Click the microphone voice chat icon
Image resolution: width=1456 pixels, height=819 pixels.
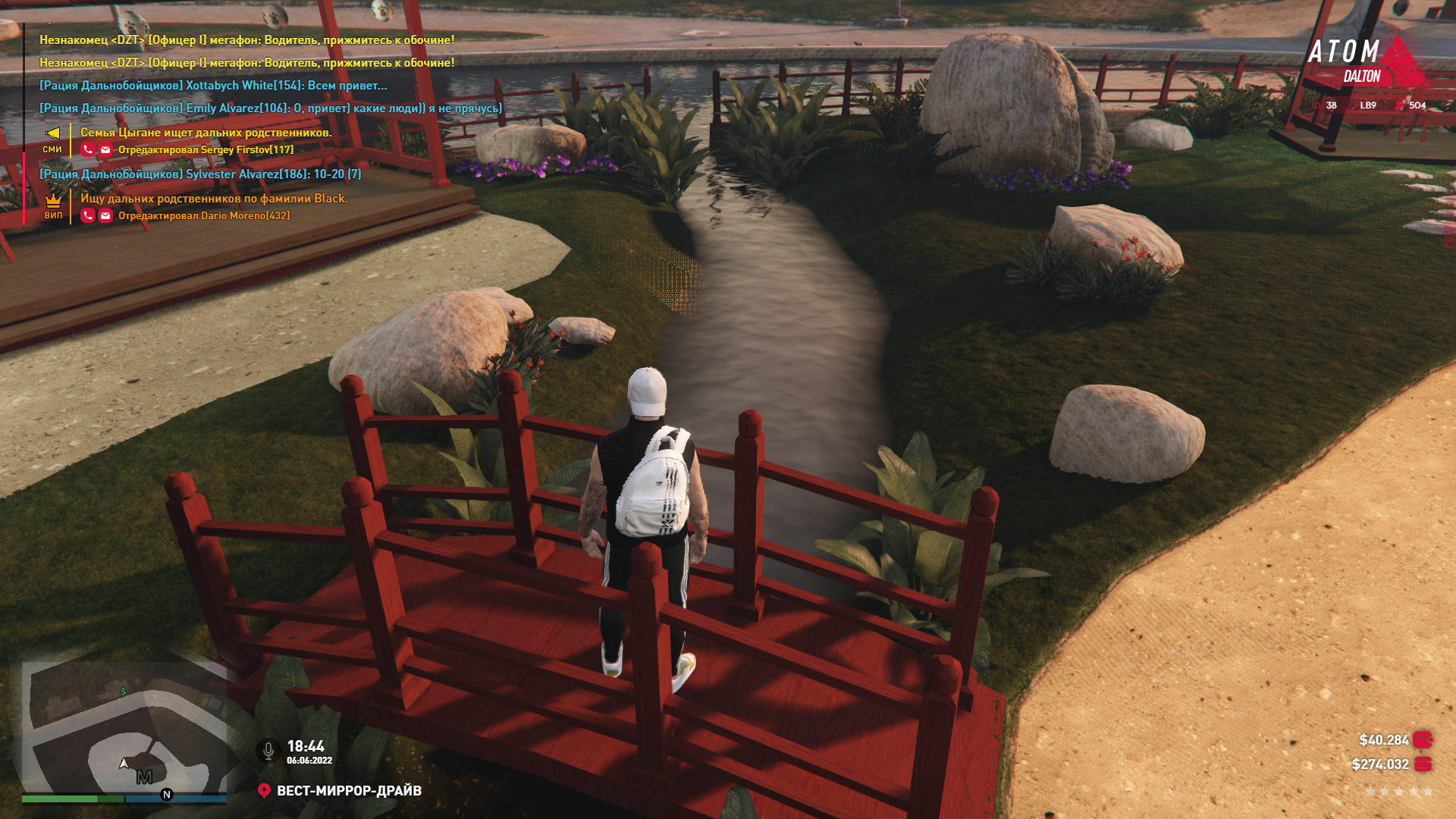point(268,751)
